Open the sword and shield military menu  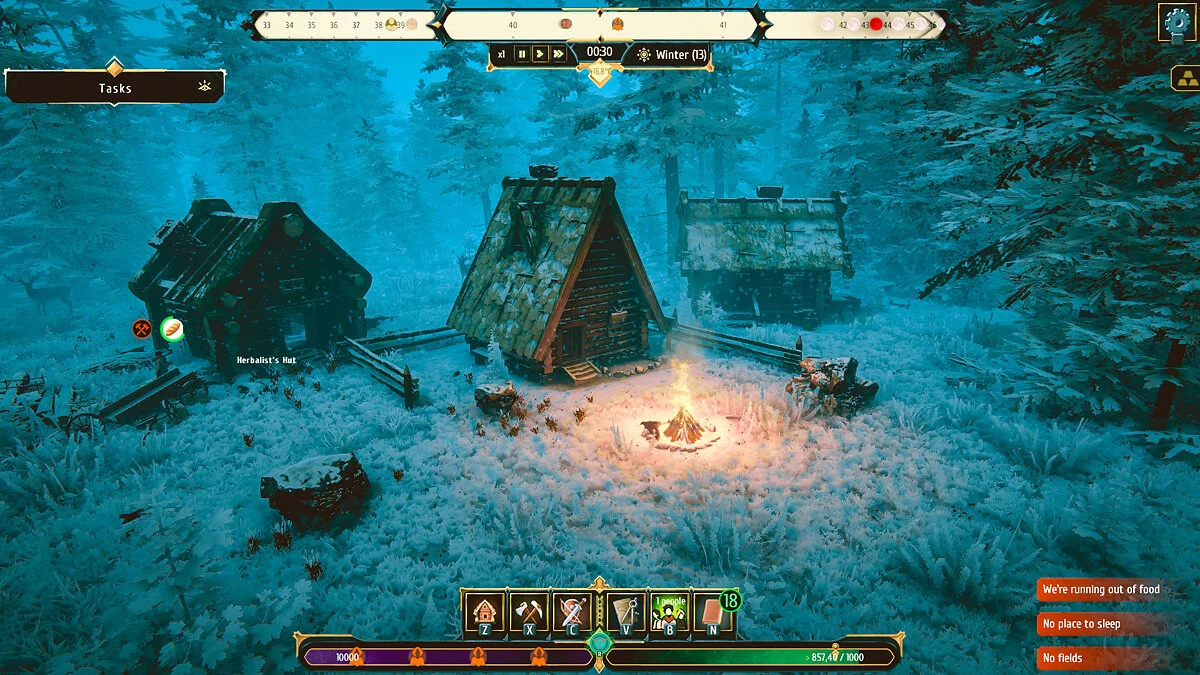click(x=572, y=612)
